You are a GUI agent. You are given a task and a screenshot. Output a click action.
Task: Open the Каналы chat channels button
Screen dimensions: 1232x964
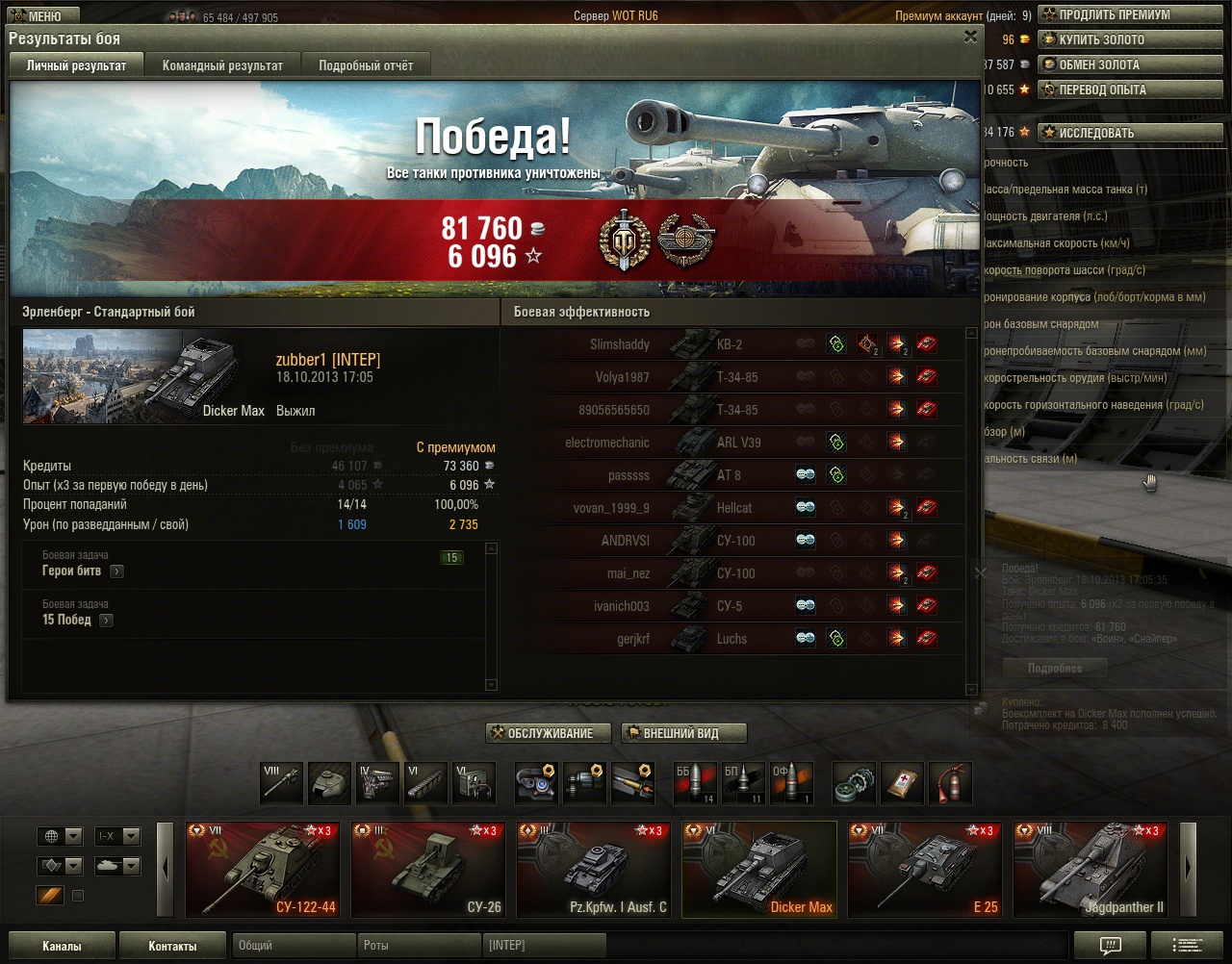(x=62, y=946)
